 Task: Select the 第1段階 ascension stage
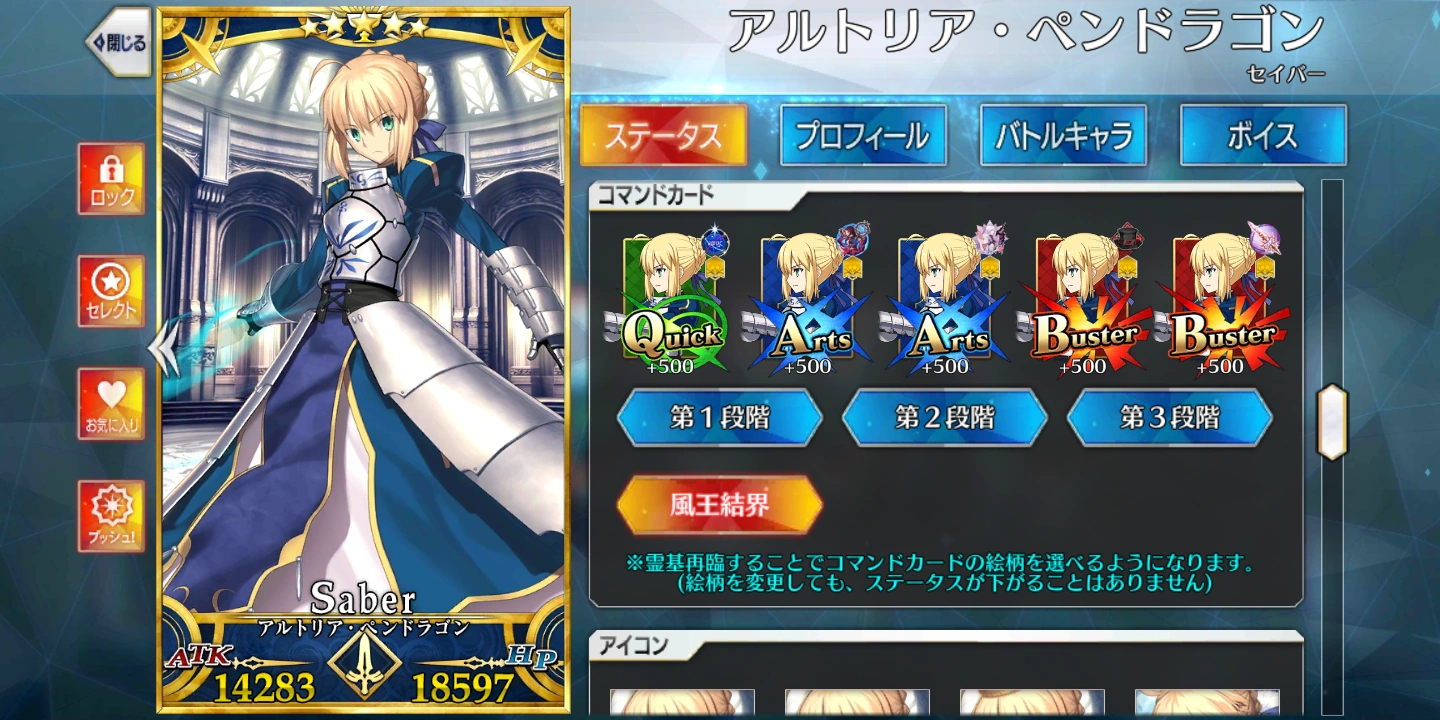pos(721,419)
